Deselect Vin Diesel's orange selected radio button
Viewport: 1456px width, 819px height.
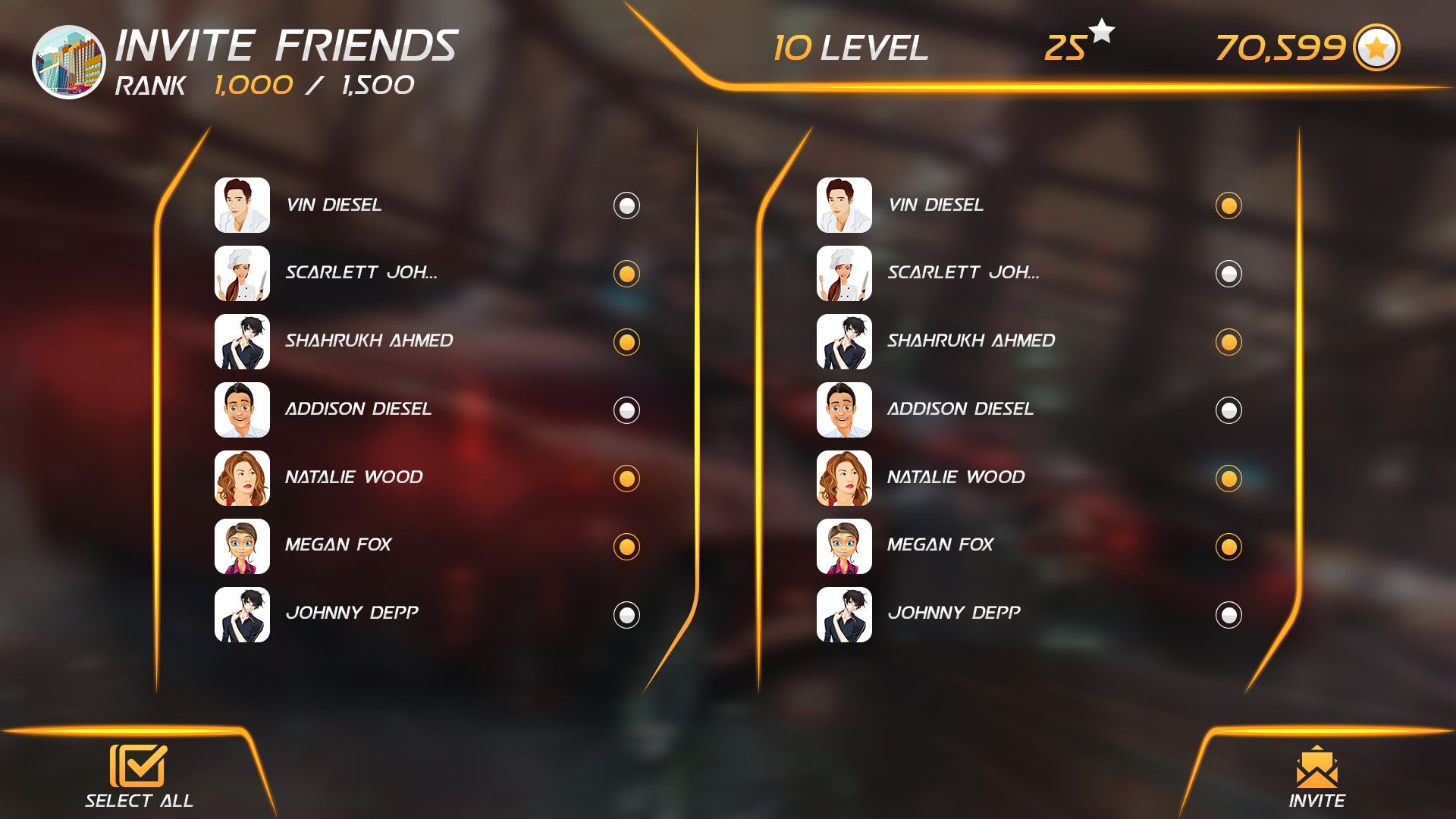1228,206
